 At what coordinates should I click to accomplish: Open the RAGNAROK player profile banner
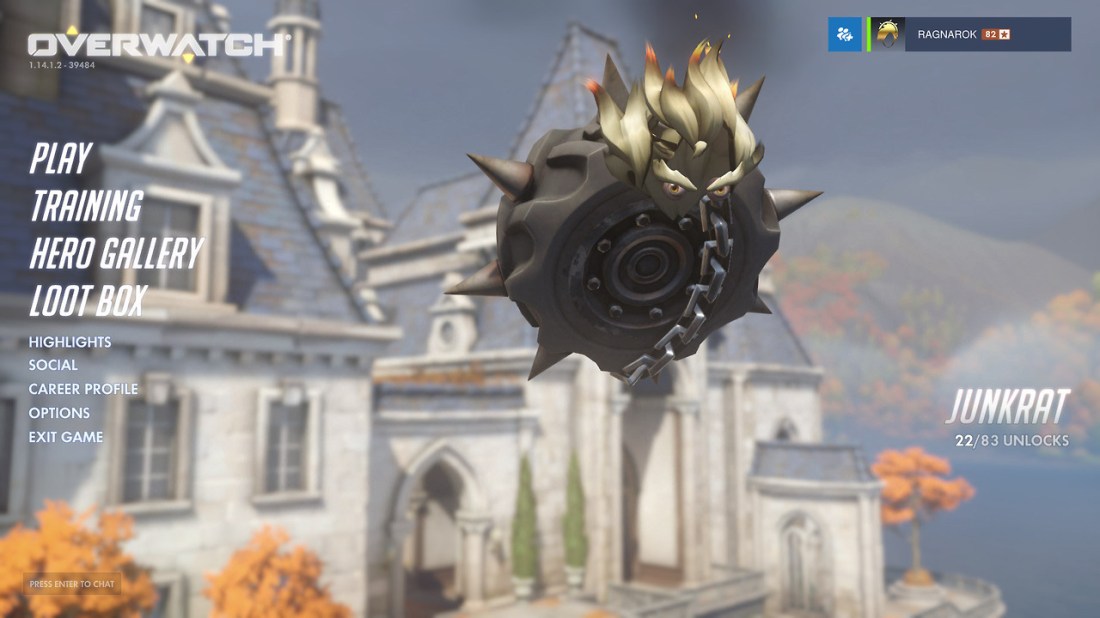click(x=970, y=35)
